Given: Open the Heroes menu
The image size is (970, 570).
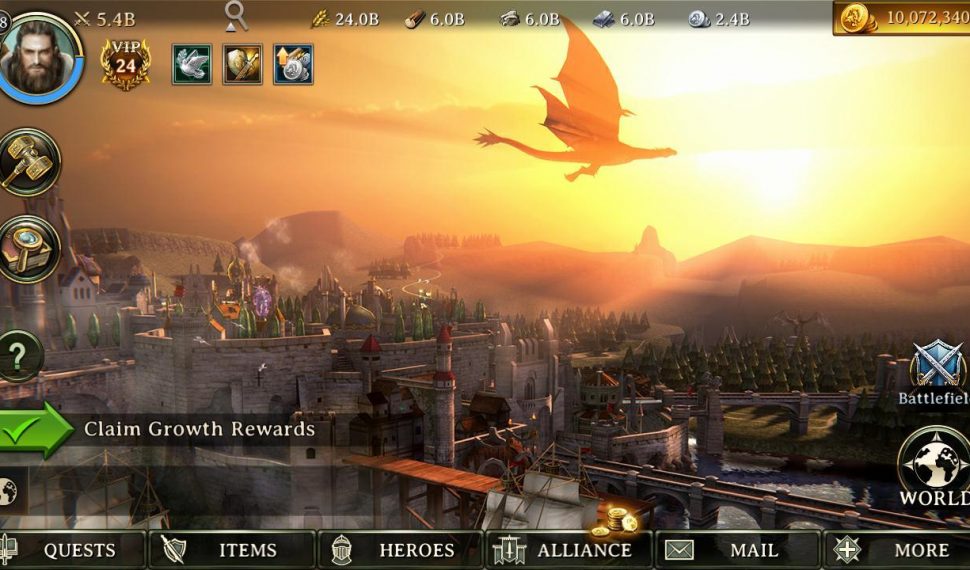Looking at the screenshot, I should coord(402,550).
